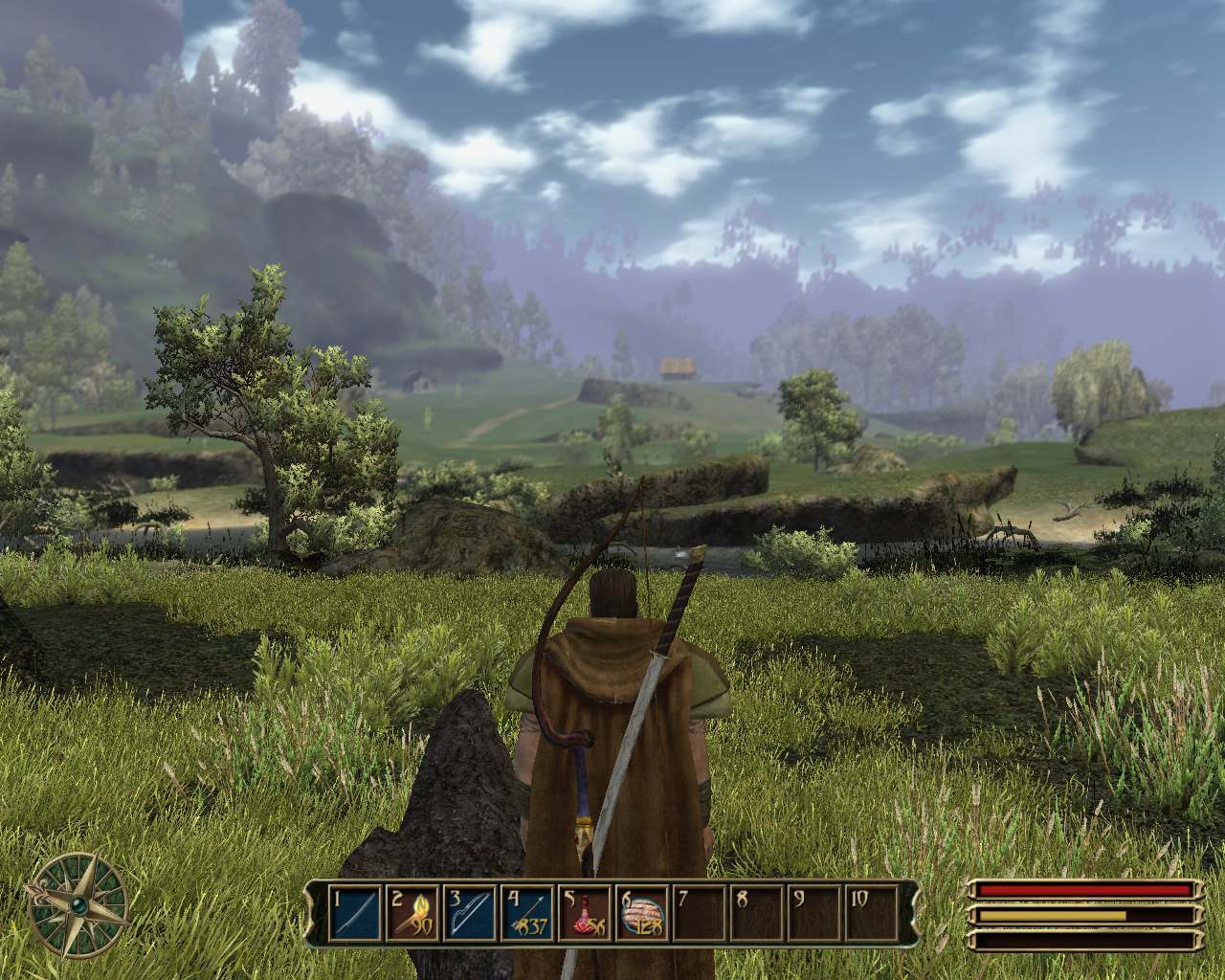Use the torch in slot 2
Image resolution: width=1225 pixels, height=980 pixels.
point(412,913)
